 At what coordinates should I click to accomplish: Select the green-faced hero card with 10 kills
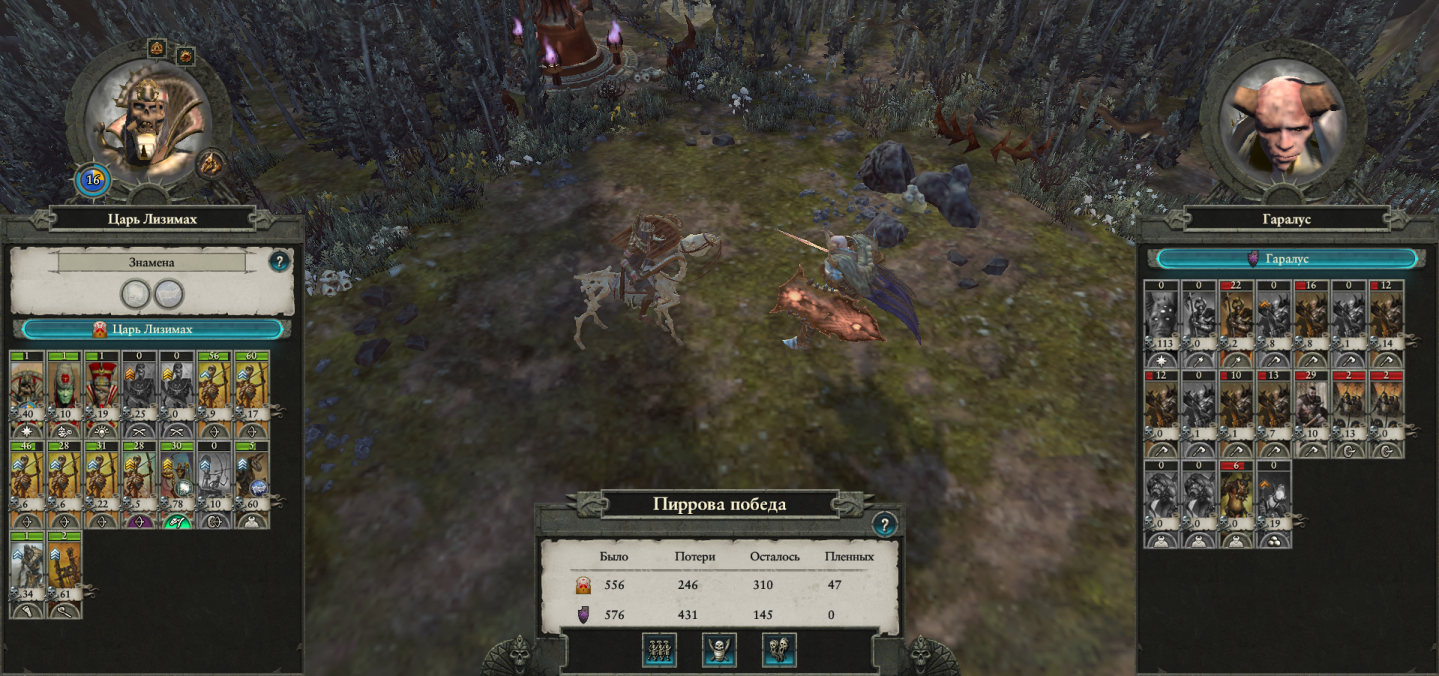click(x=65, y=391)
